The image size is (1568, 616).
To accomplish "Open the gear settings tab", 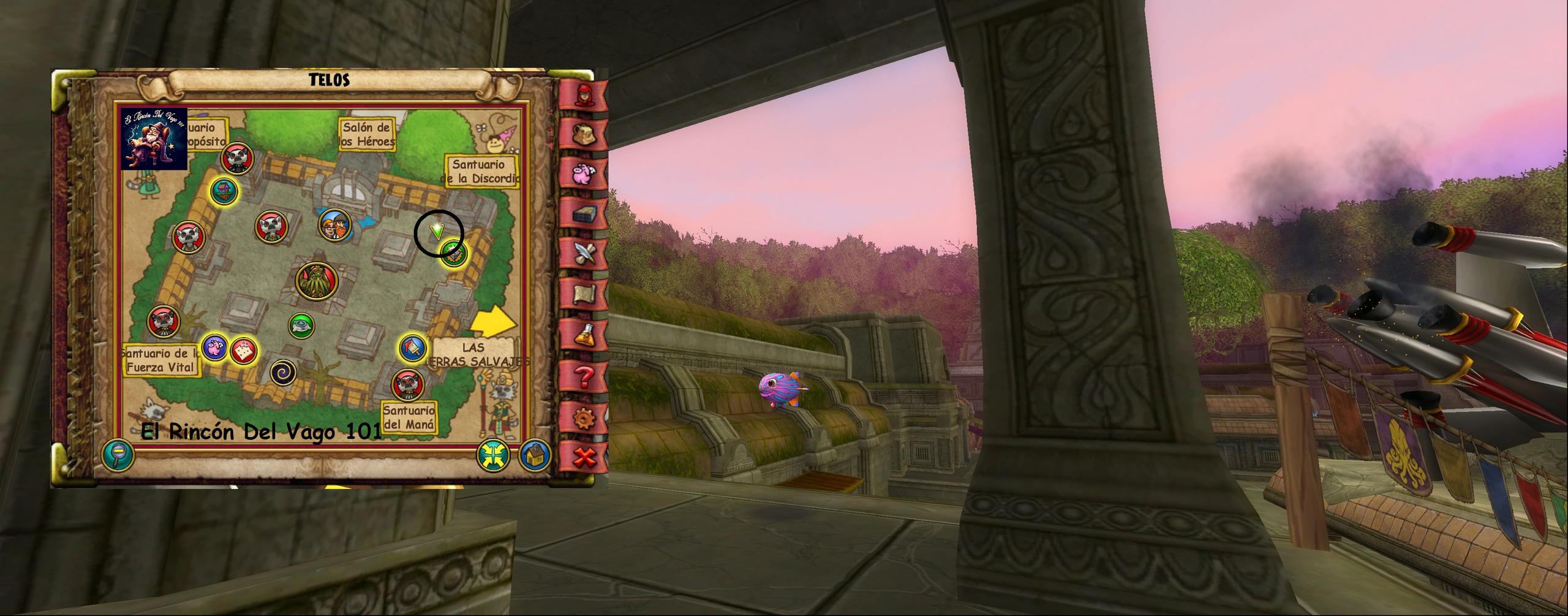I will tap(581, 417).
